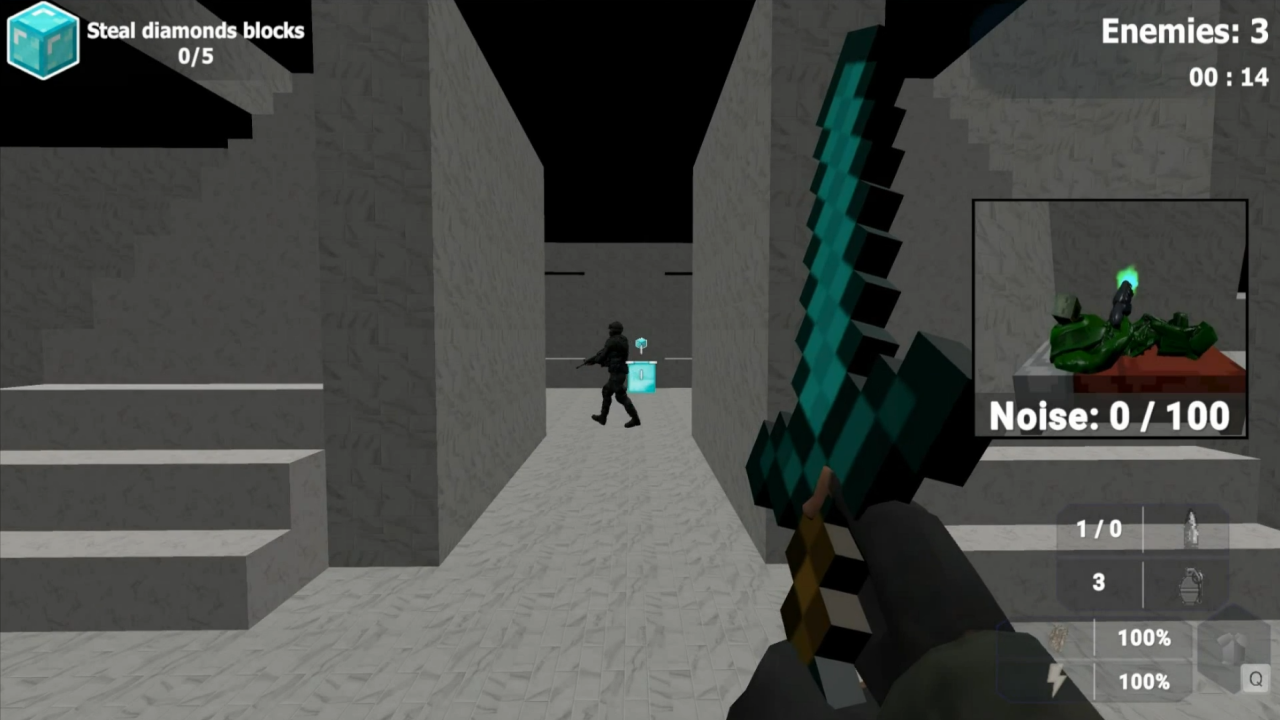Image resolution: width=1280 pixels, height=720 pixels.
Task: Expand the grenade count showing 3
Action: coord(1097,583)
